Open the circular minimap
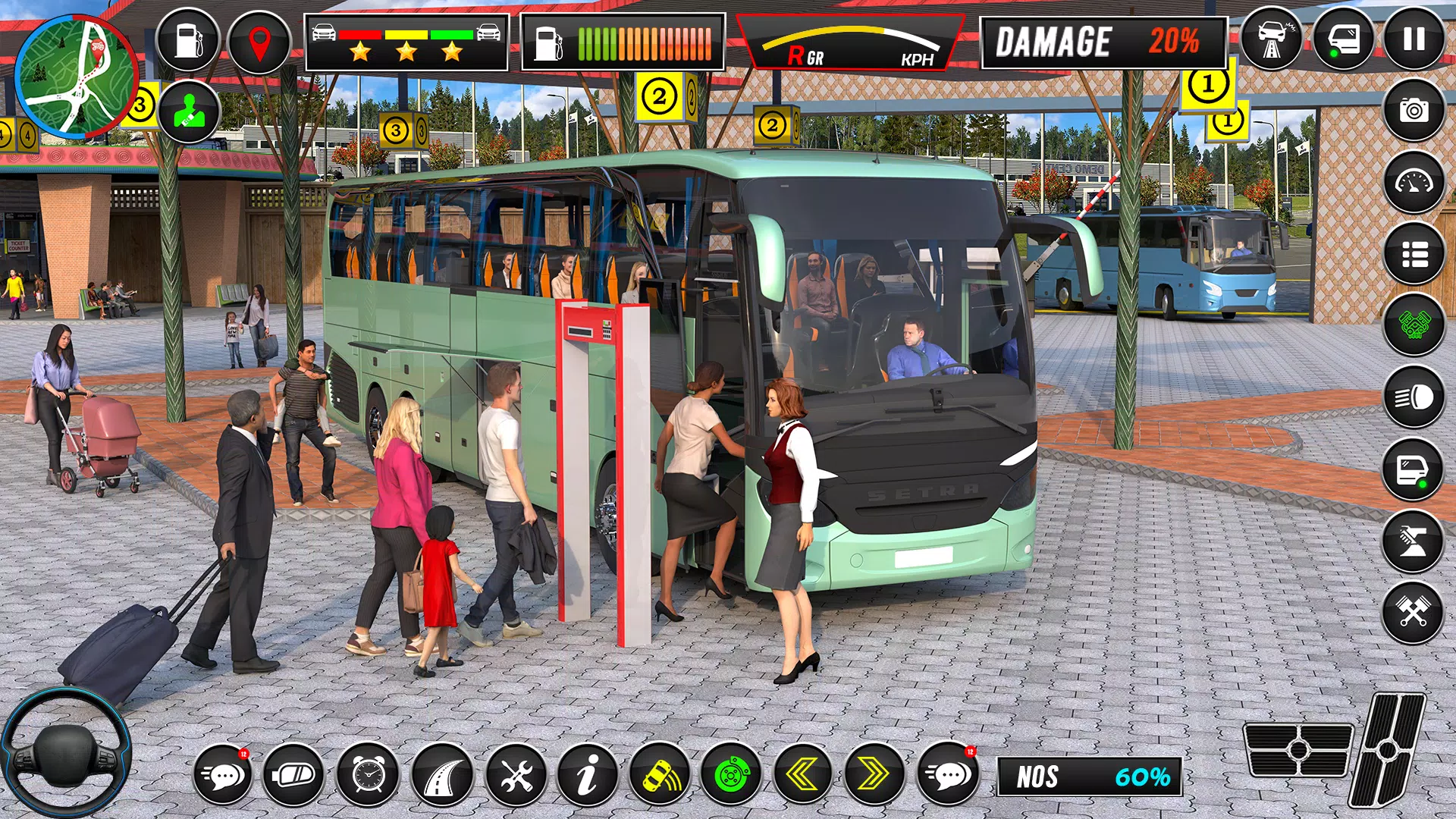The height and width of the screenshot is (819, 1456). coord(74,77)
